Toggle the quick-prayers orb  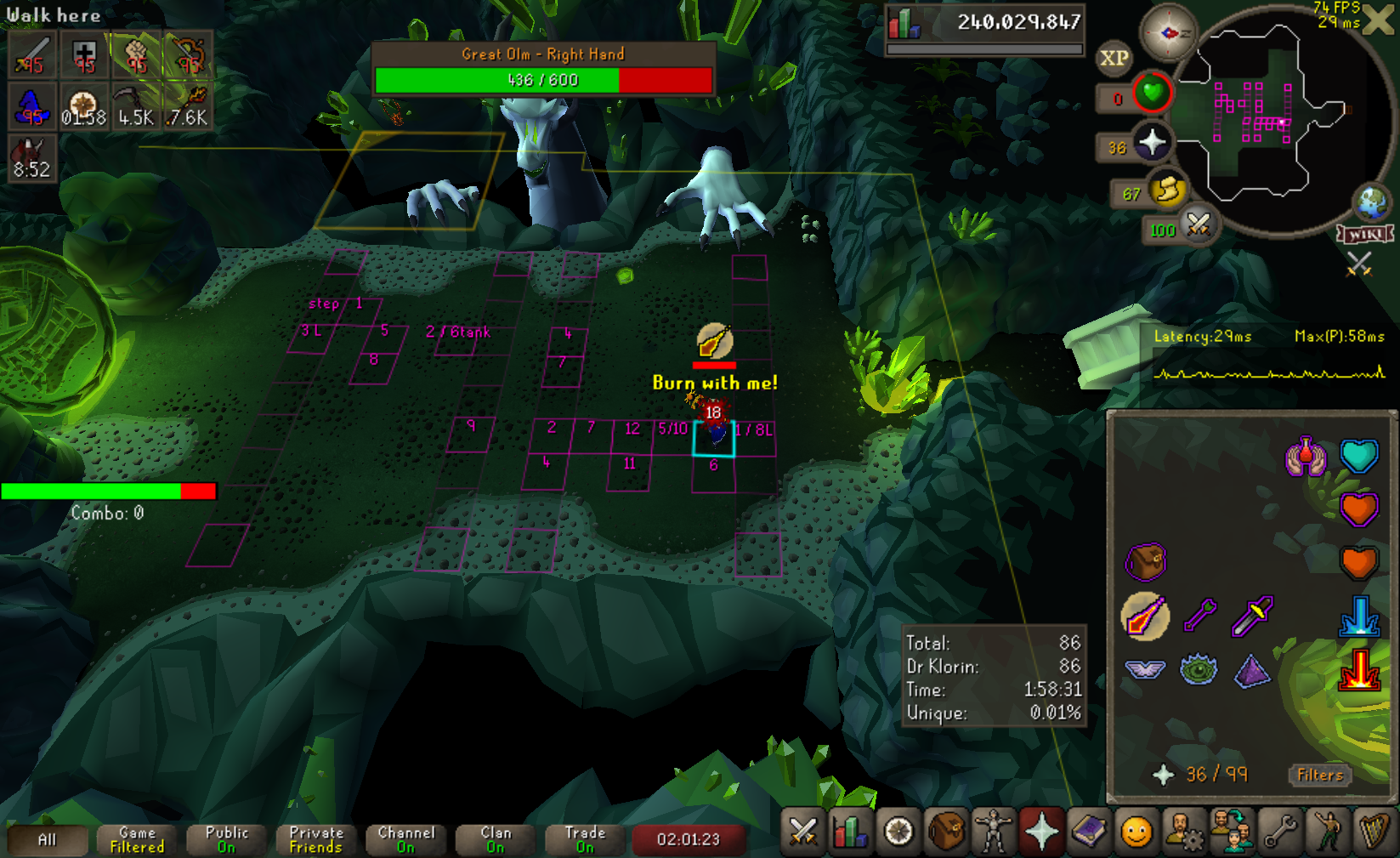(x=1152, y=143)
